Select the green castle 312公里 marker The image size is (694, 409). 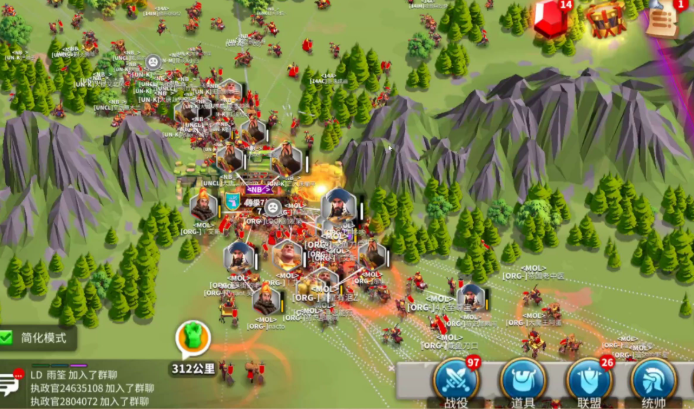(x=190, y=340)
